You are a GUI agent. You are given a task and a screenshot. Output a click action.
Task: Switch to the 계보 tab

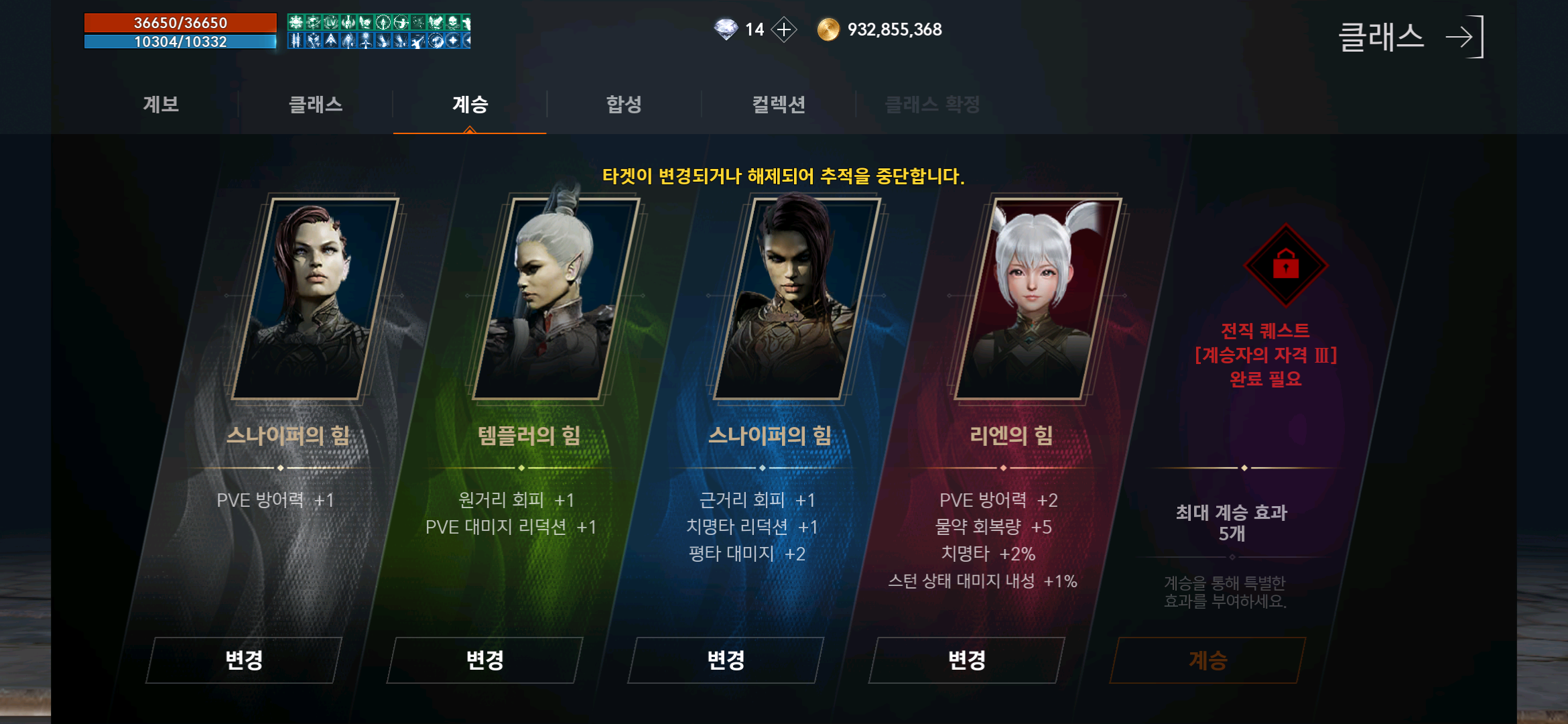coord(161,104)
